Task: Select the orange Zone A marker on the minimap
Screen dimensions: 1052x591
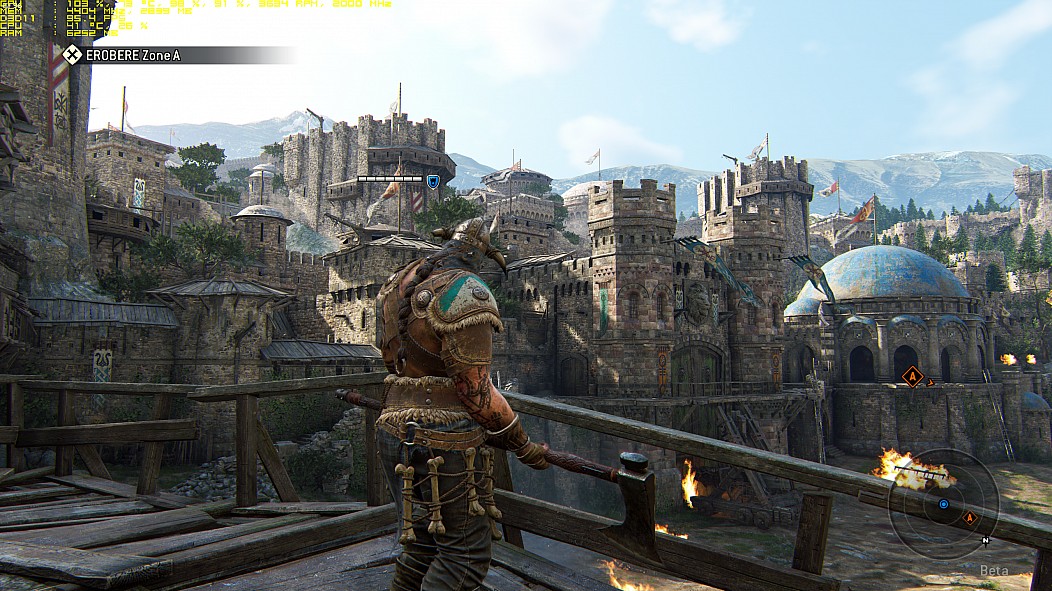Action: [x=968, y=518]
